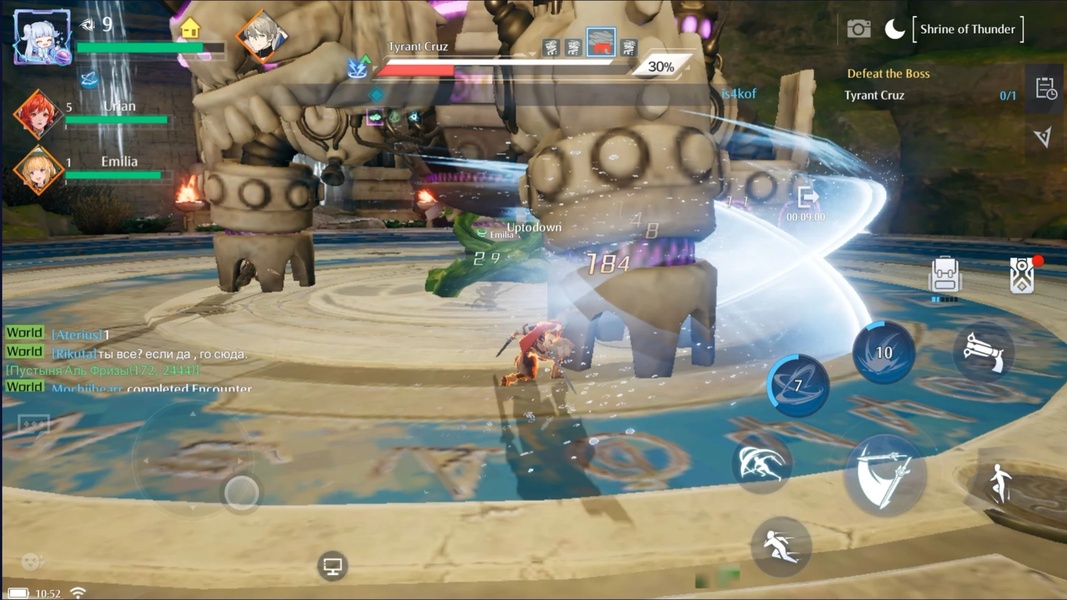Open the camera screenshot mode
The height and width of the screenshot is (600, 1067).
858,29
